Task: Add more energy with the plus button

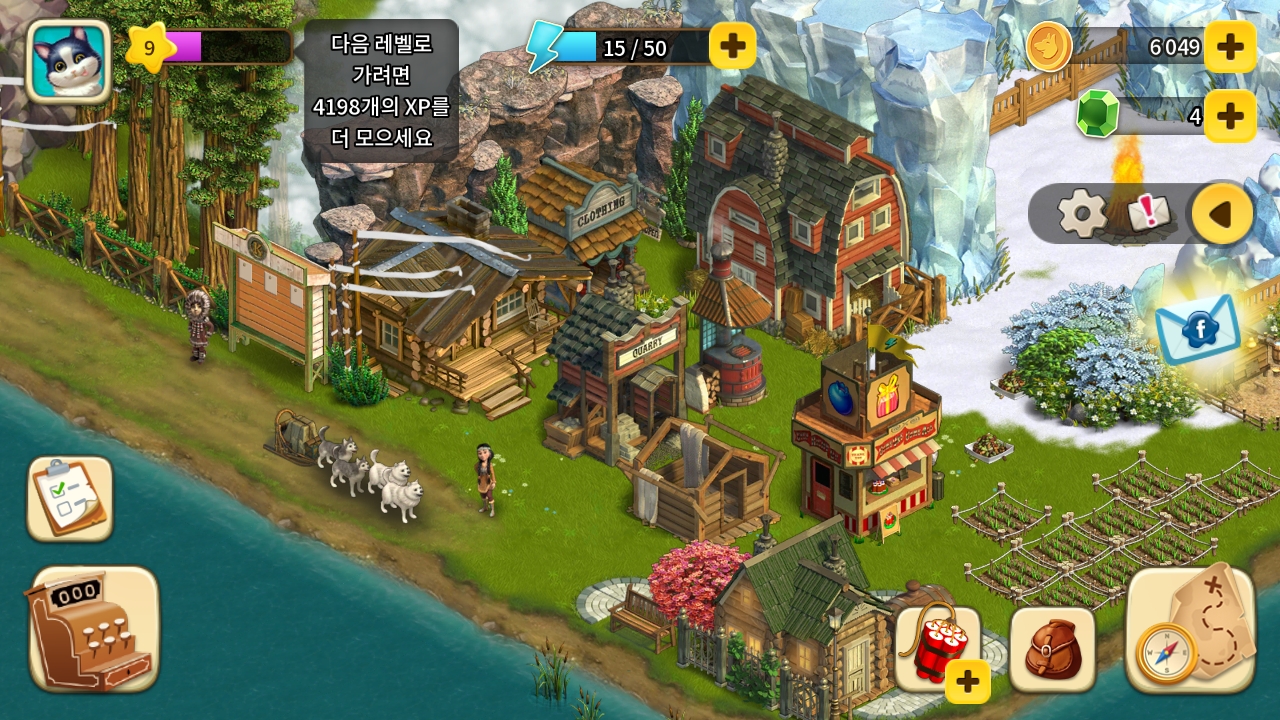Action: point(732,46)
